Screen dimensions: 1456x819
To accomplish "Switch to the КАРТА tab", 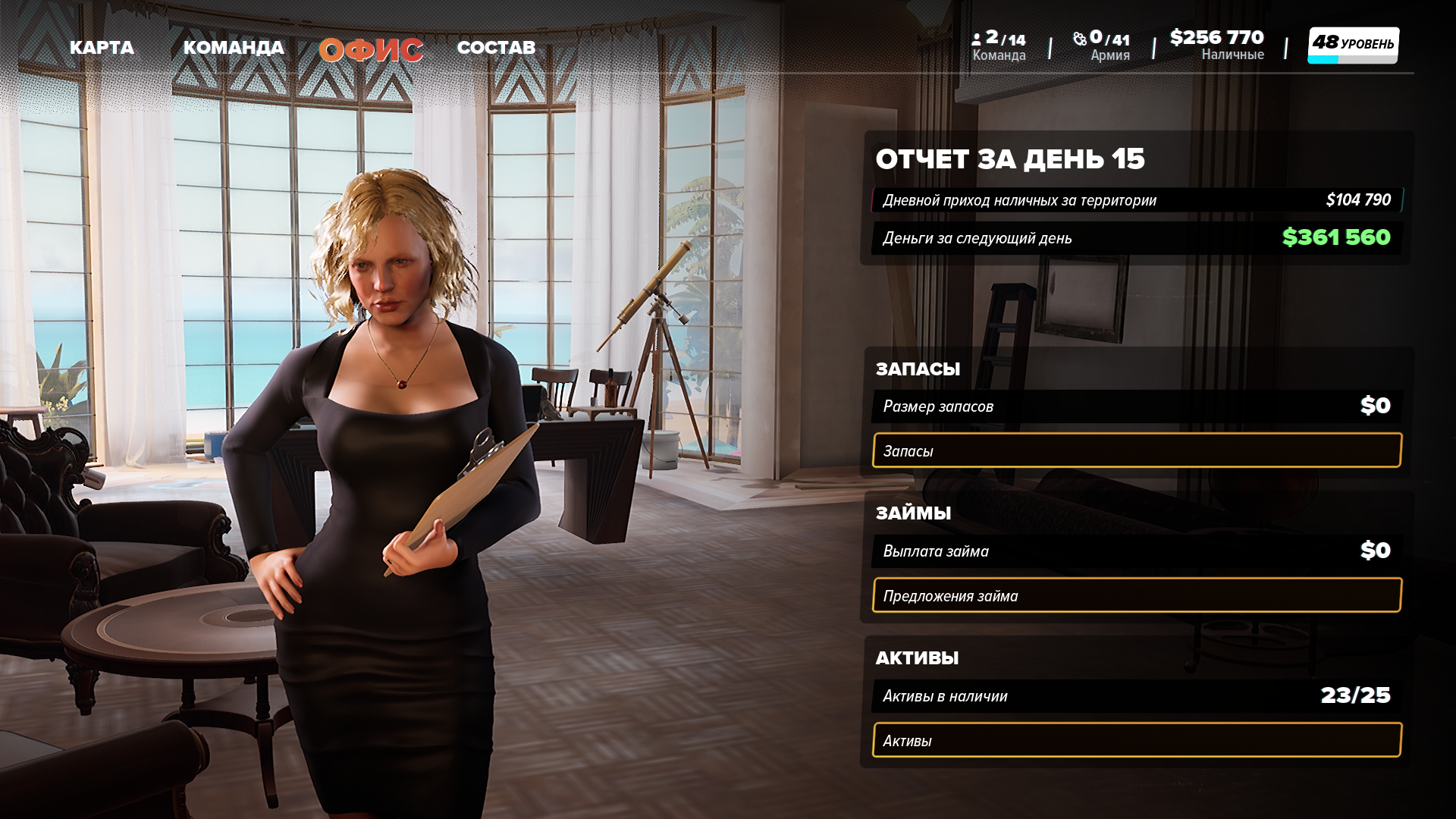I will [102, 47].
